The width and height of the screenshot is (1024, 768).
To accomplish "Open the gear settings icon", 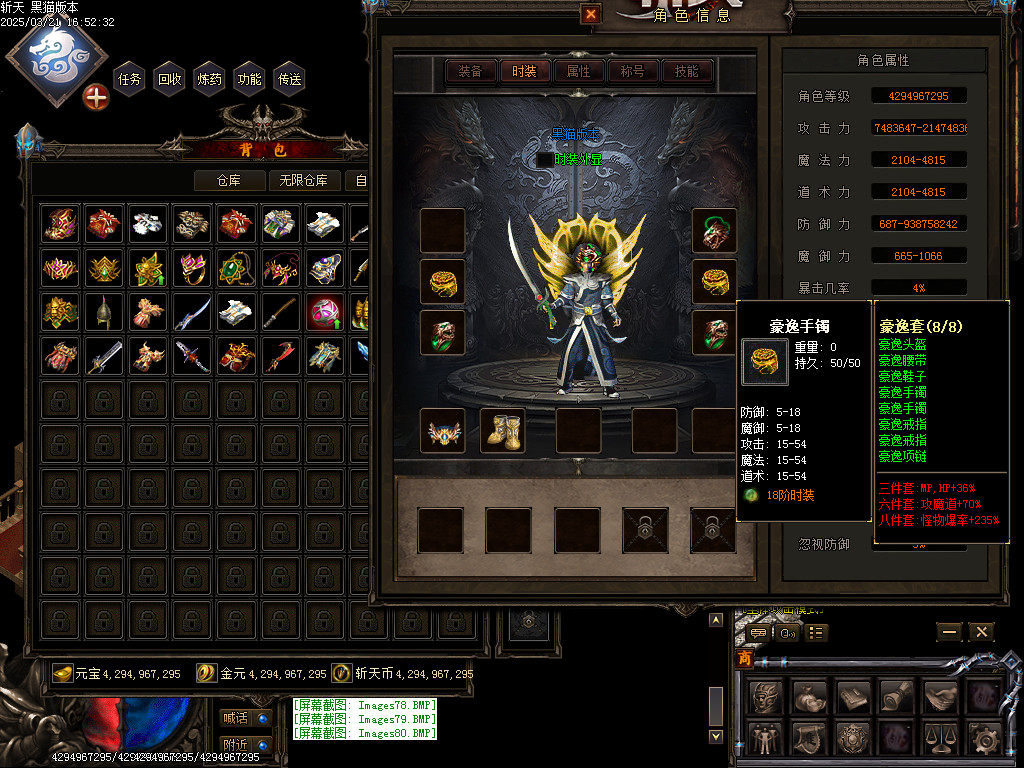I will (984, 739).
